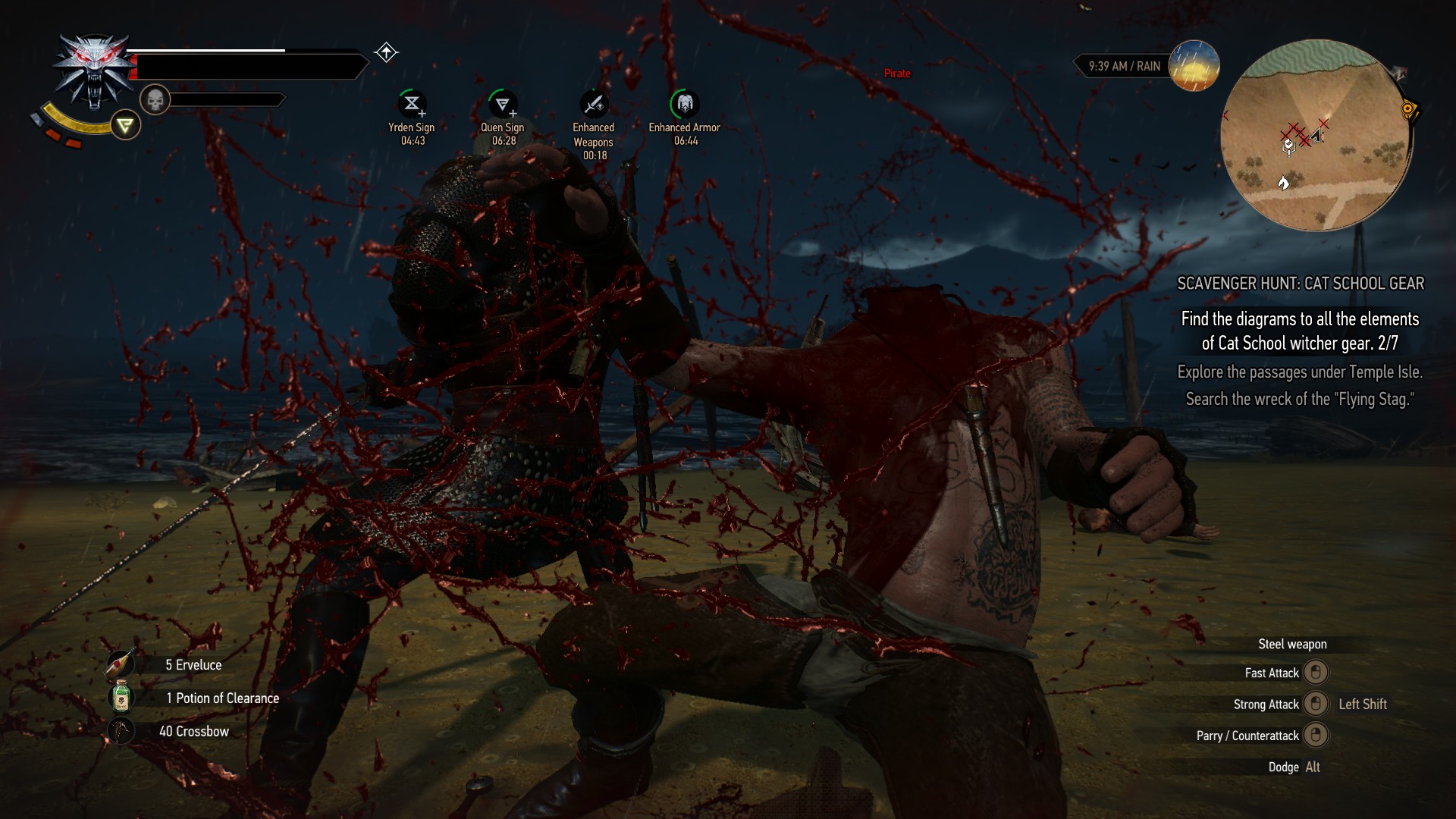
Task: Click the yellow quest marker on minimap edge
Action: click(x=1408, y=111)
